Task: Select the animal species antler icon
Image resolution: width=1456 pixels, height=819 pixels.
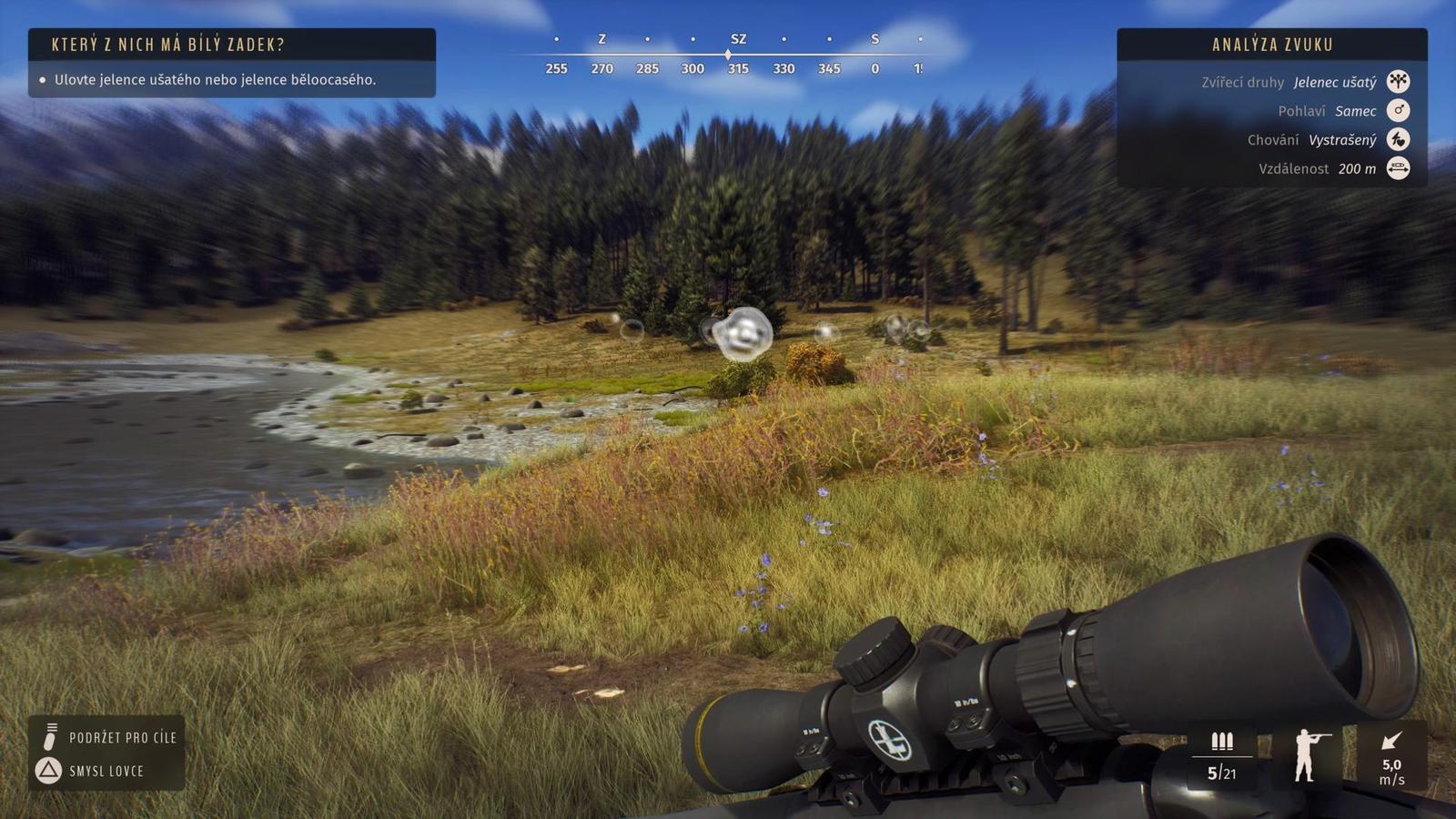Action: 1398,82
